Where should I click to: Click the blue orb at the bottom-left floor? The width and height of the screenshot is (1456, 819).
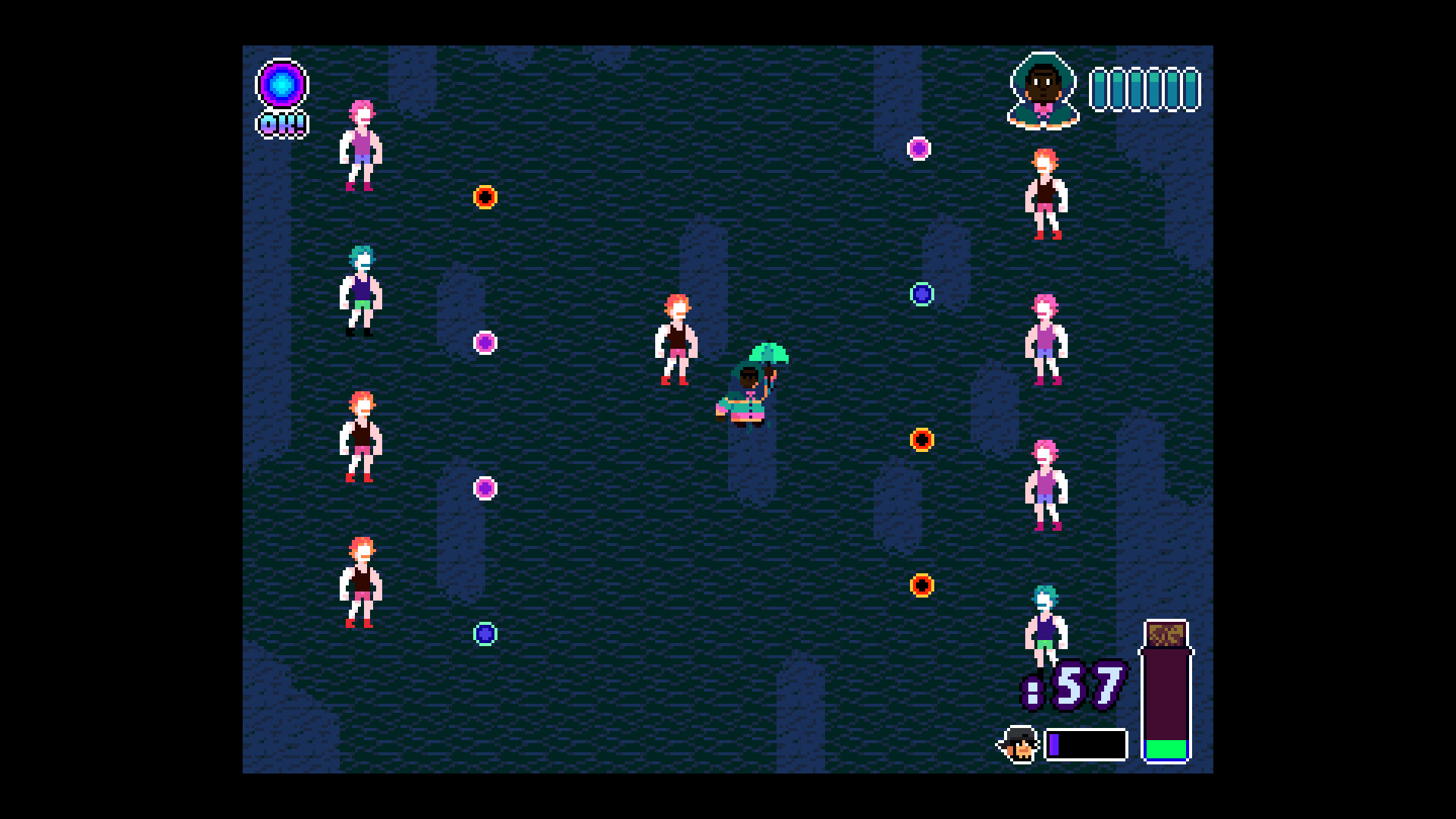point(485,635)
